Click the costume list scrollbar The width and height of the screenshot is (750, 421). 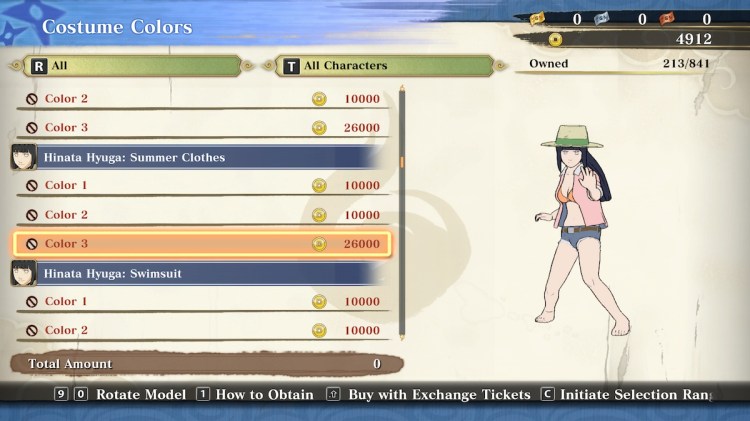402,161
